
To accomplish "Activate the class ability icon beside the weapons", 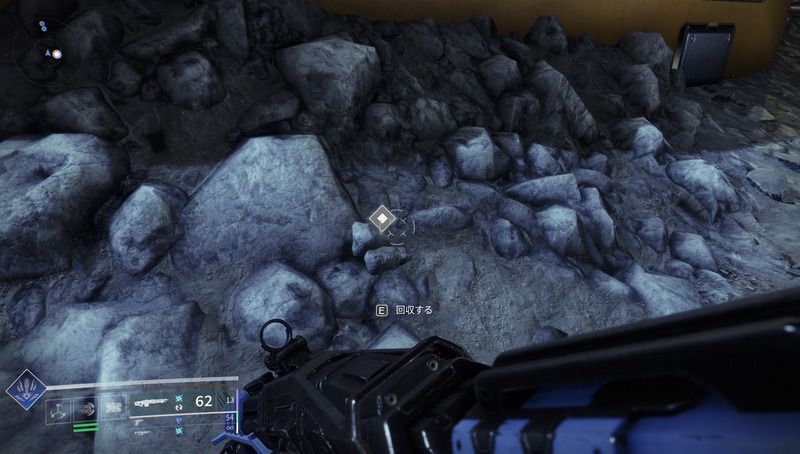I will pos(113,405).
